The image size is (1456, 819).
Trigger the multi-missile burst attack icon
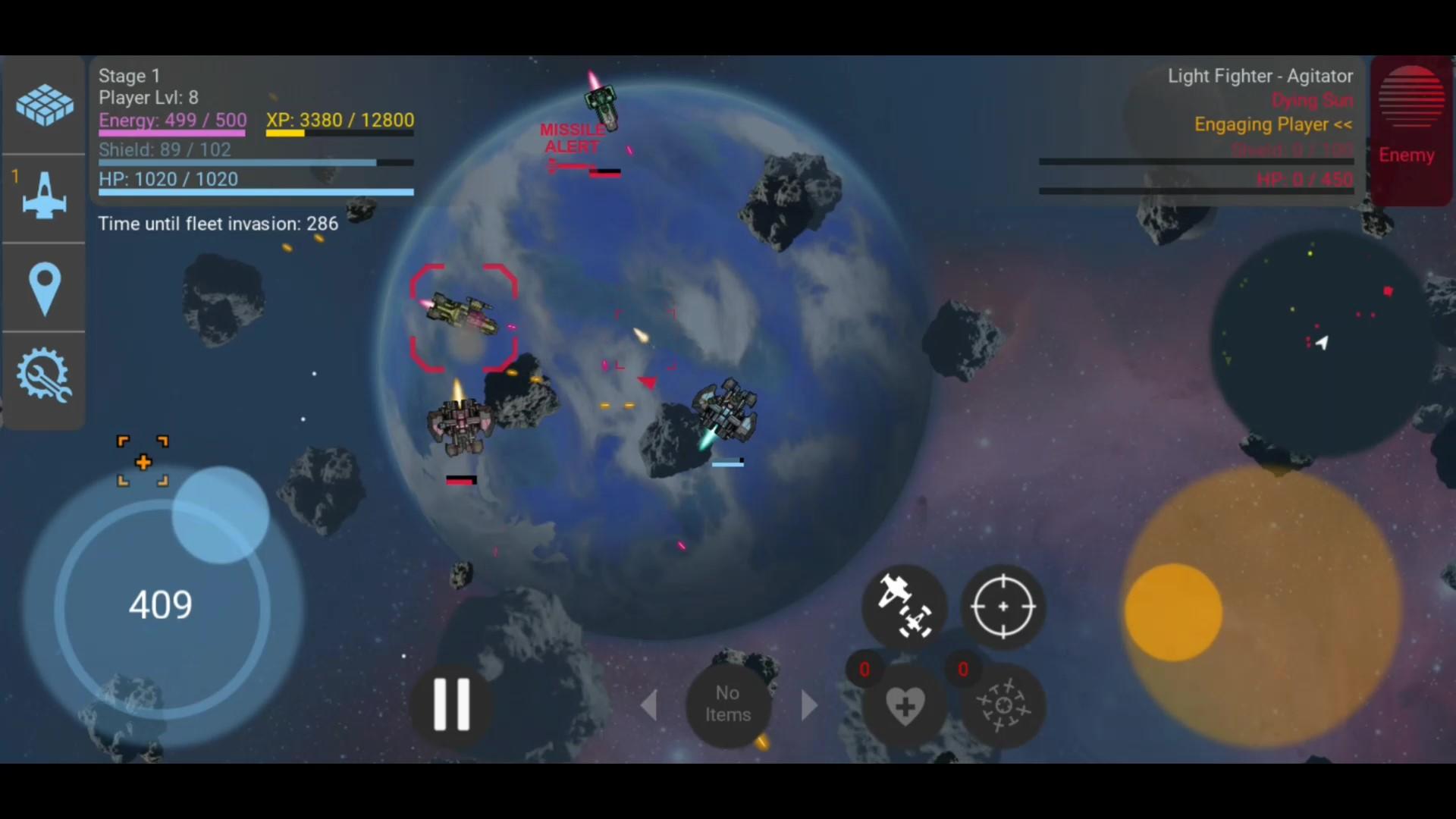1003,707
